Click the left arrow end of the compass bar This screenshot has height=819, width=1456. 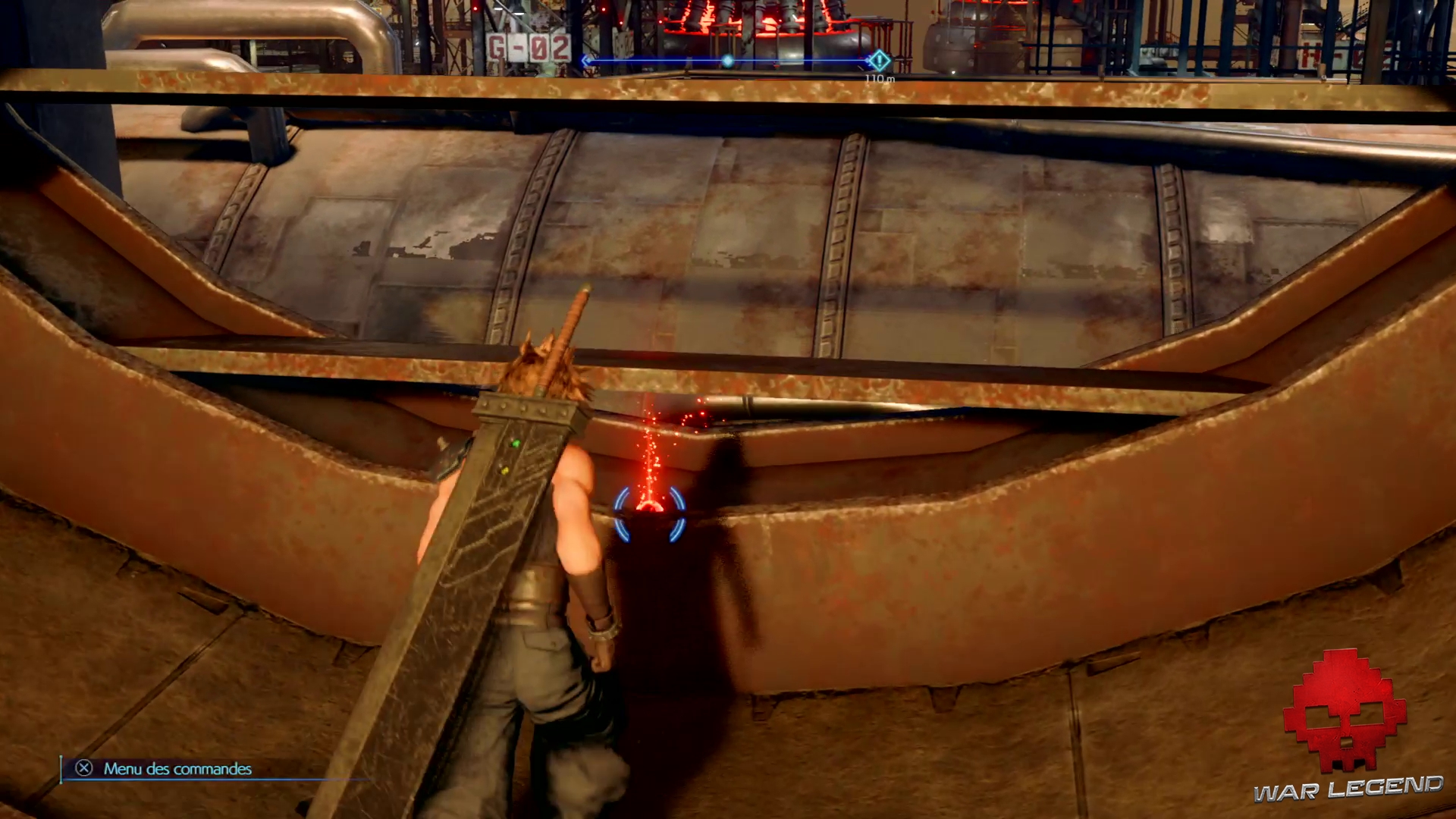click(586, 61)
